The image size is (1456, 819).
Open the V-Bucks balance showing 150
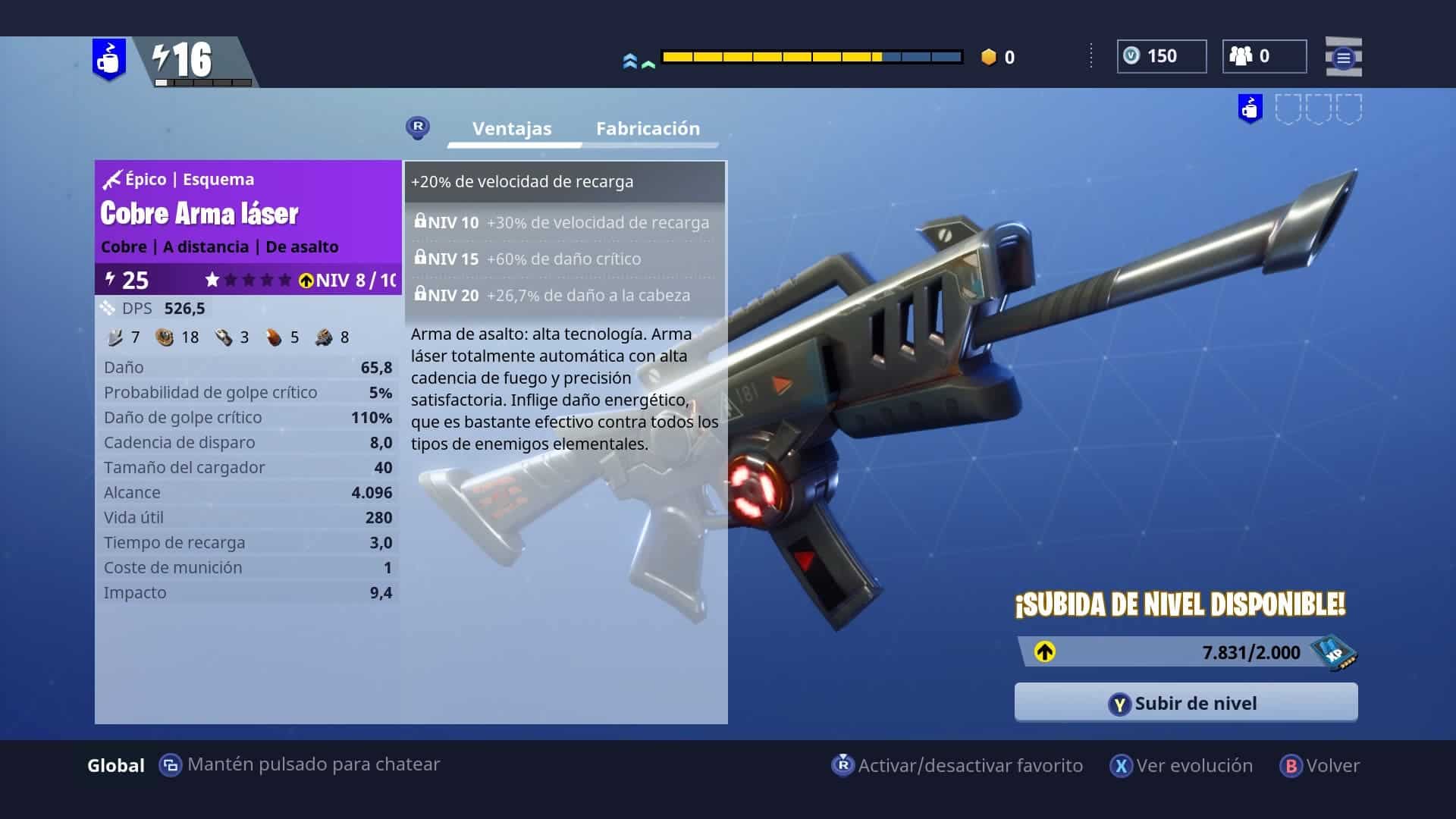pos(1161,57)
